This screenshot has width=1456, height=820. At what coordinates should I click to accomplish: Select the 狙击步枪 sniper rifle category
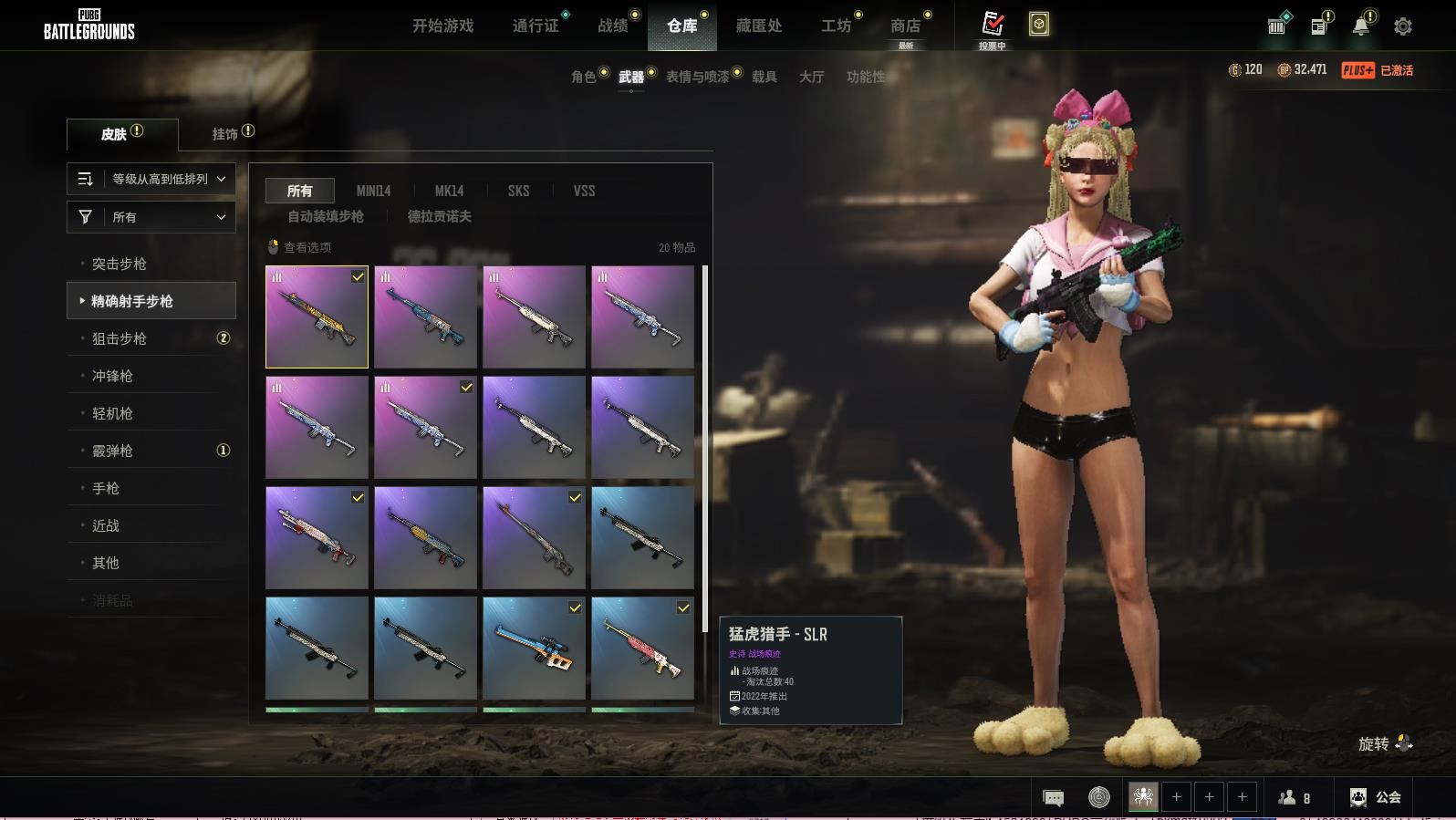[120, 338]
